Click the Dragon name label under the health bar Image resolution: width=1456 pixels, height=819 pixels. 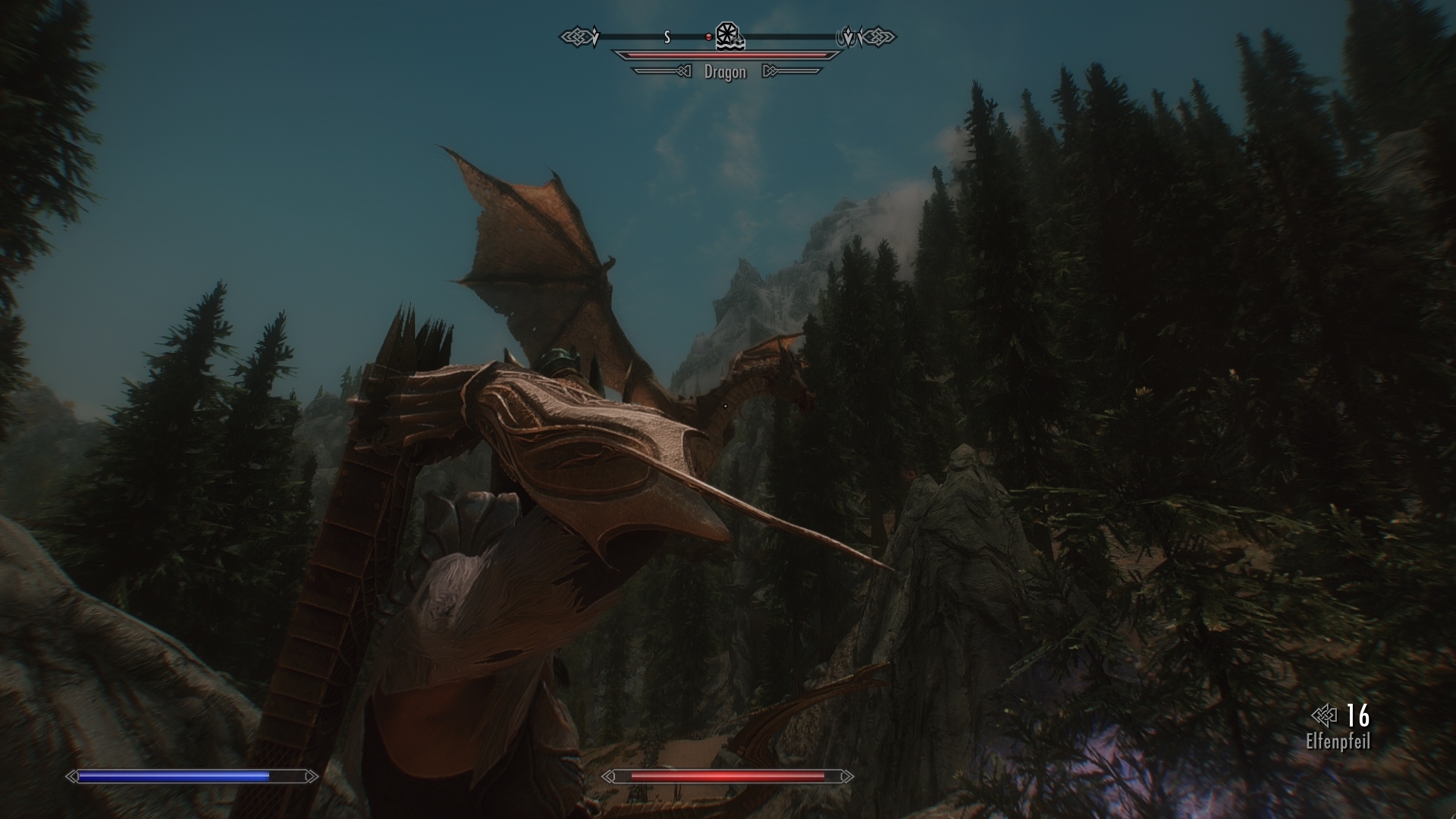724,73
